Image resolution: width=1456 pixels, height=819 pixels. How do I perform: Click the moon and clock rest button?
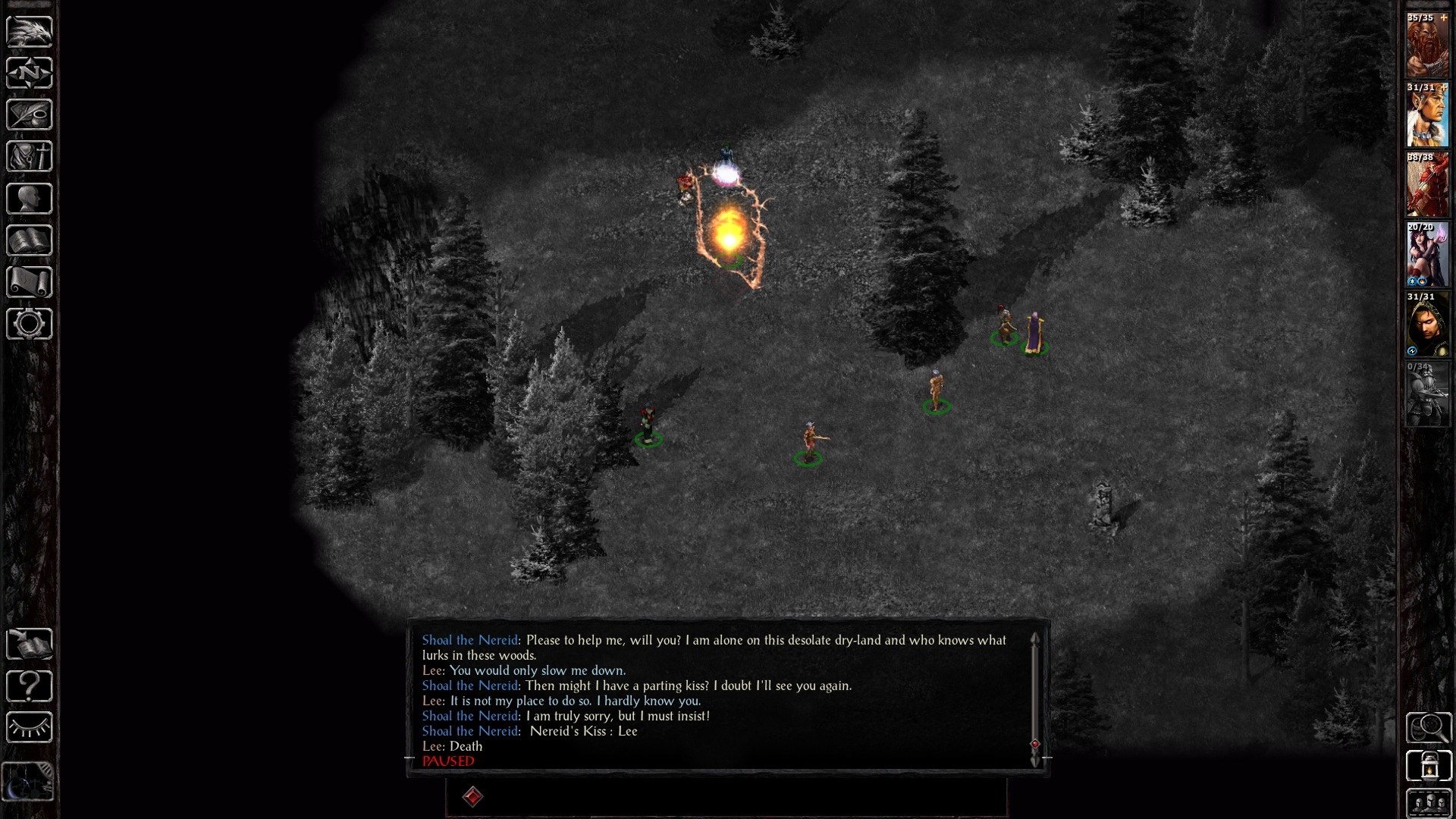[27, 781]
